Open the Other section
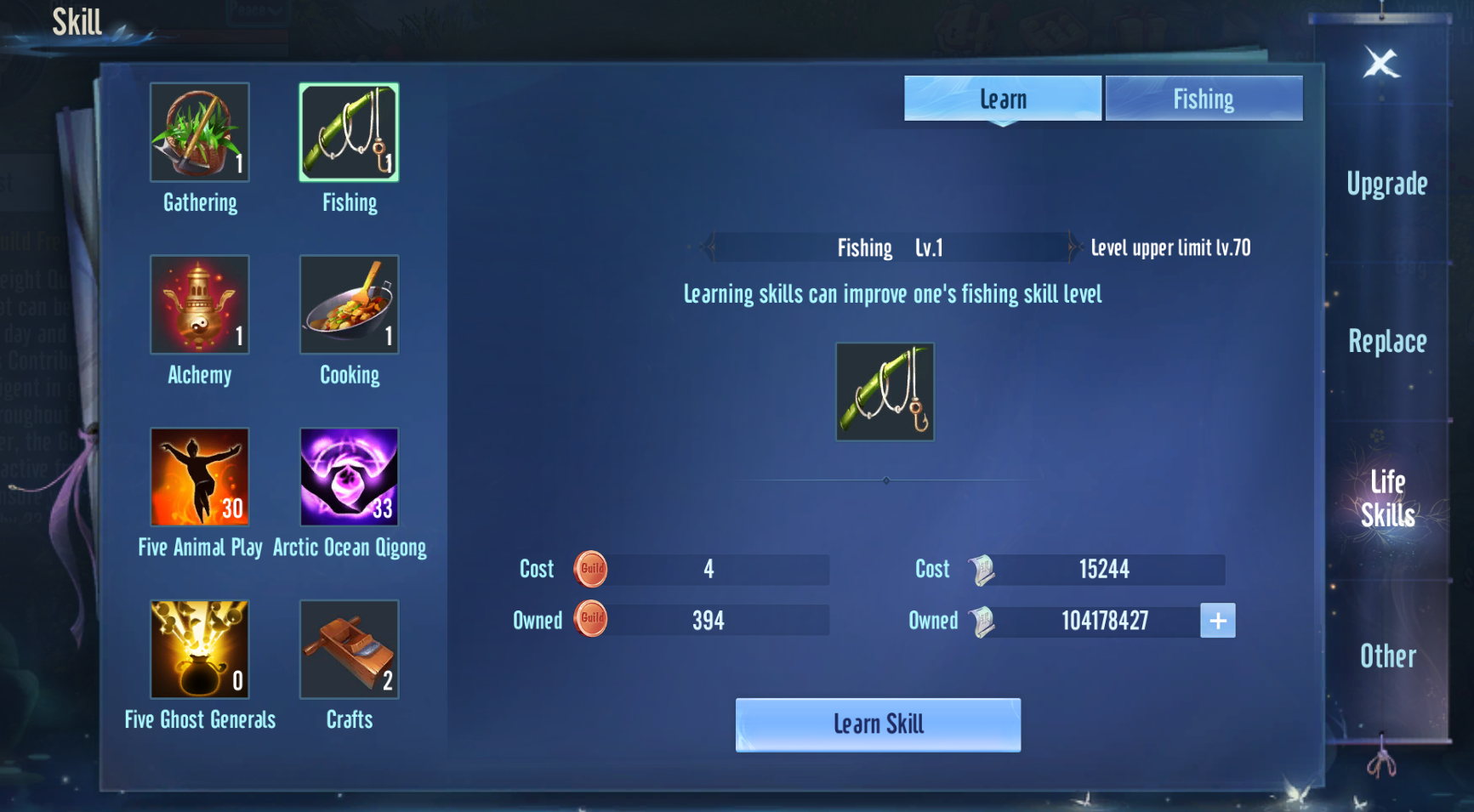 coord(1387,656)
